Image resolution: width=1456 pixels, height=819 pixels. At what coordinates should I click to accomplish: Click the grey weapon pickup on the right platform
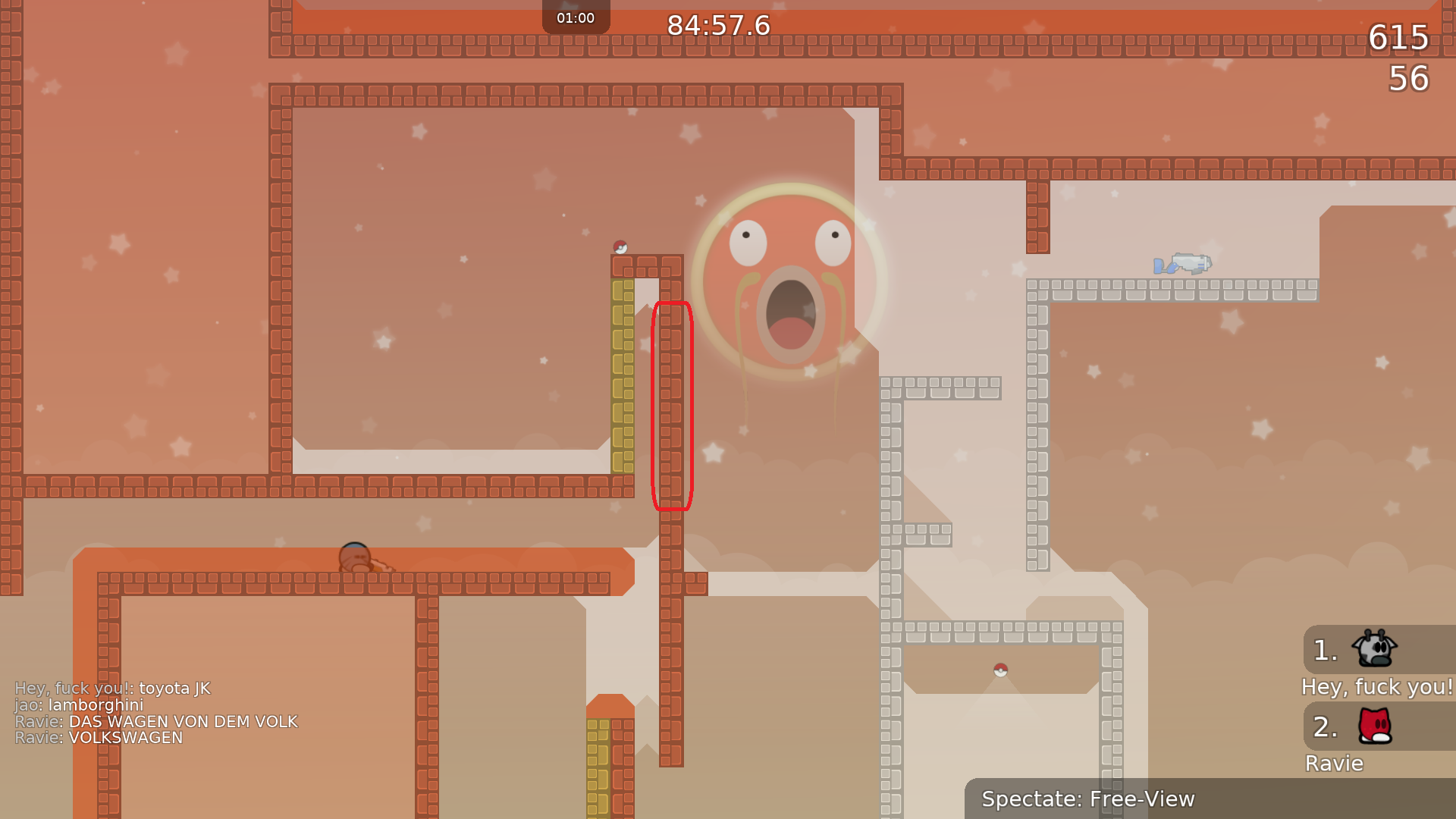[x=1183, y=263]
